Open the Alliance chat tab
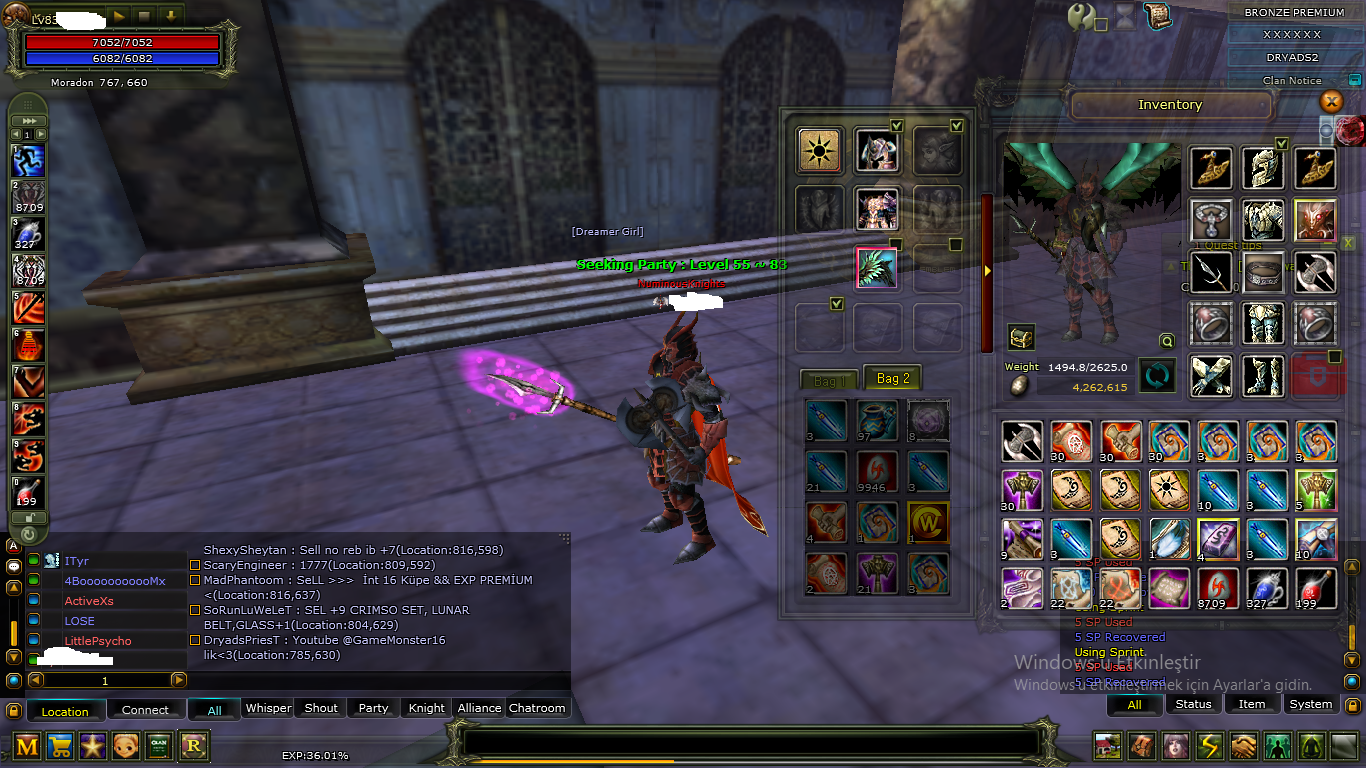The image size is (1366, 768). (x=479, y=708)
